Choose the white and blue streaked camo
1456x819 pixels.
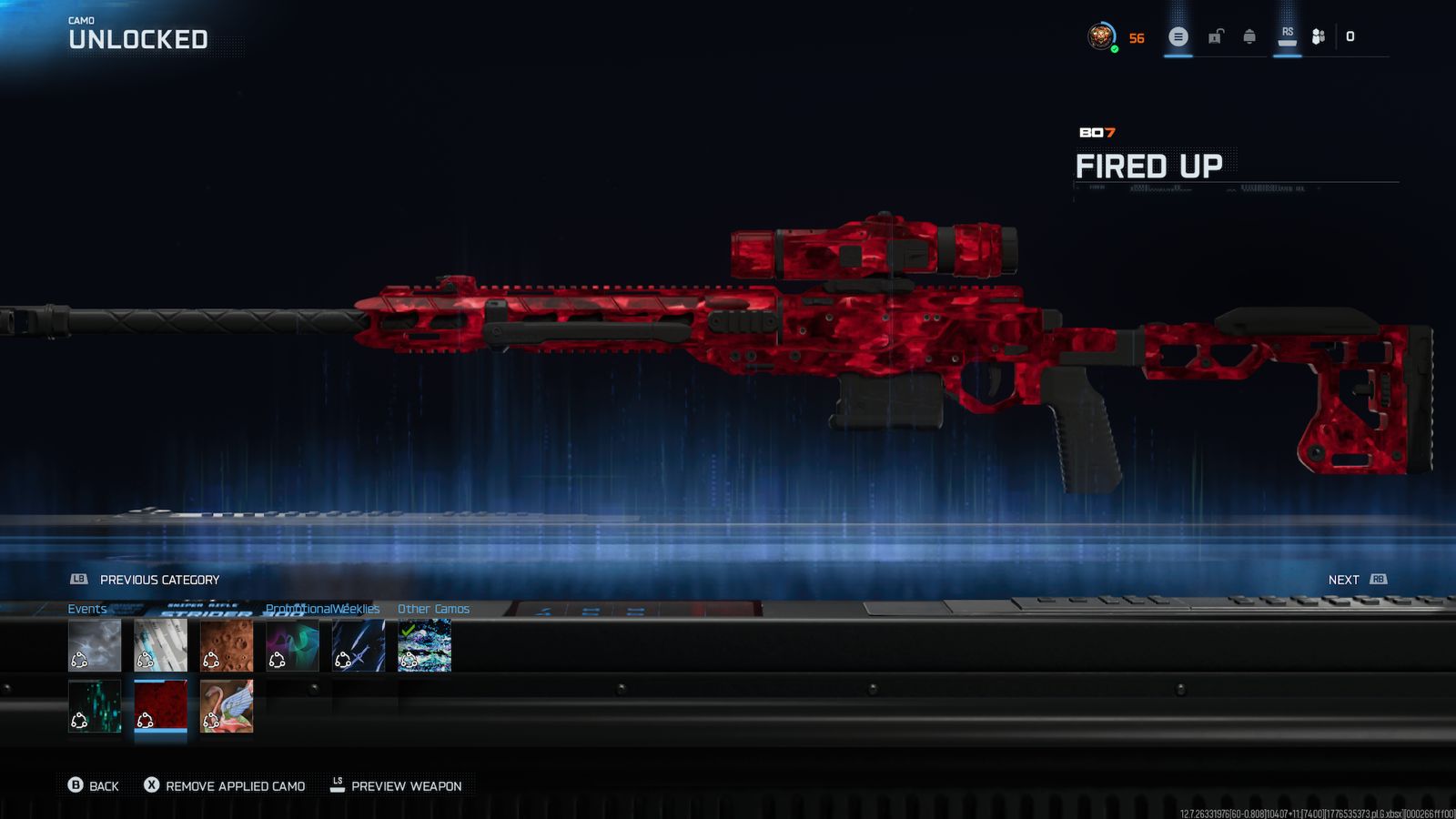point(160,645)
